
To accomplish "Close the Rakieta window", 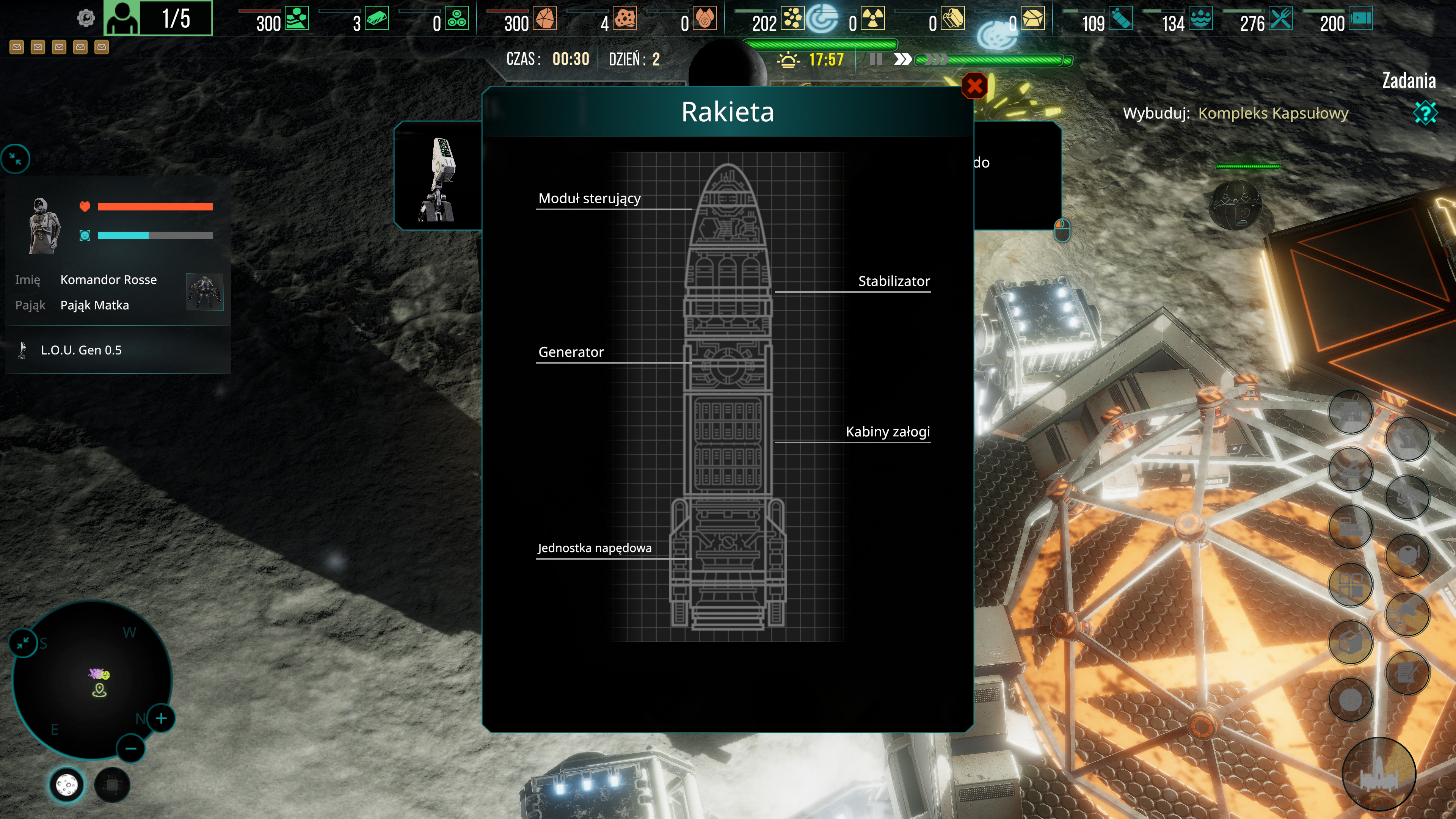I will click(974, 86).
